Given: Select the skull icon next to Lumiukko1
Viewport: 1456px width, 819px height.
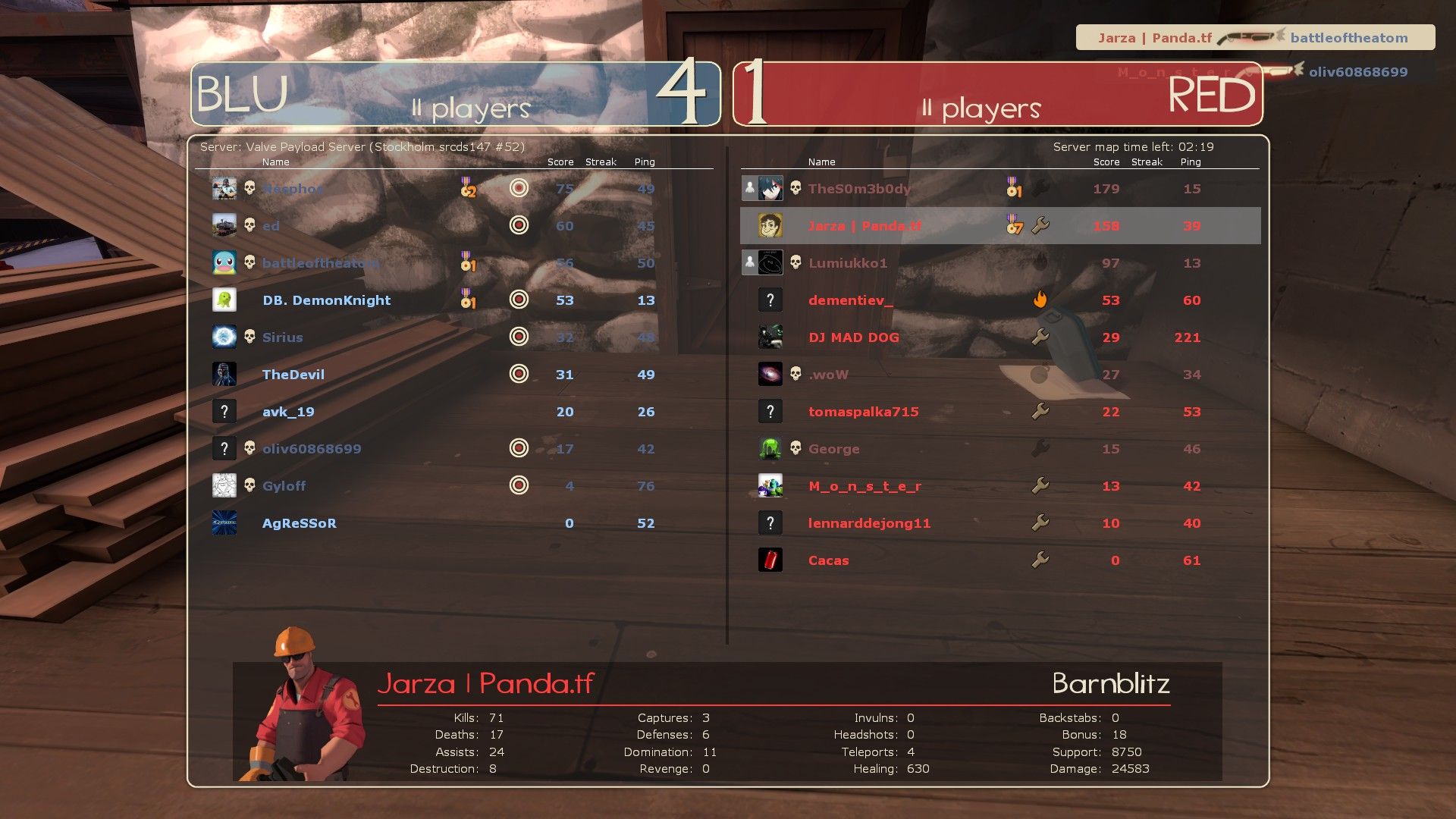Looking at the screenshot, I should pos(795,262).
